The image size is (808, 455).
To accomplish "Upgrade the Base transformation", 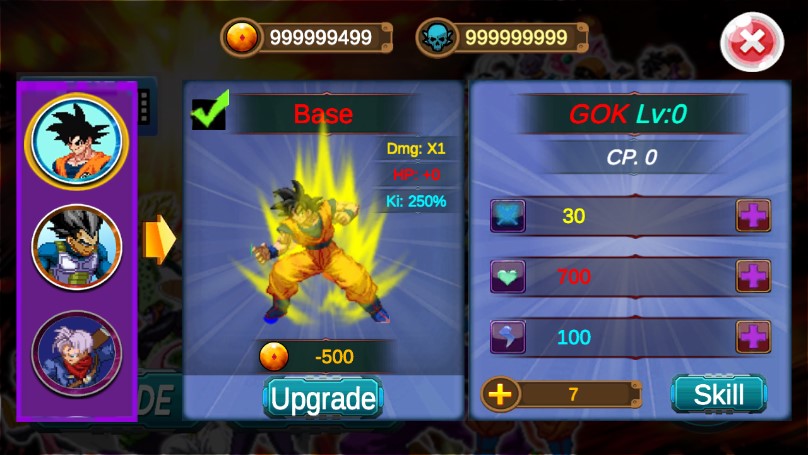I will pyautogui.click(x=323, y=399).
